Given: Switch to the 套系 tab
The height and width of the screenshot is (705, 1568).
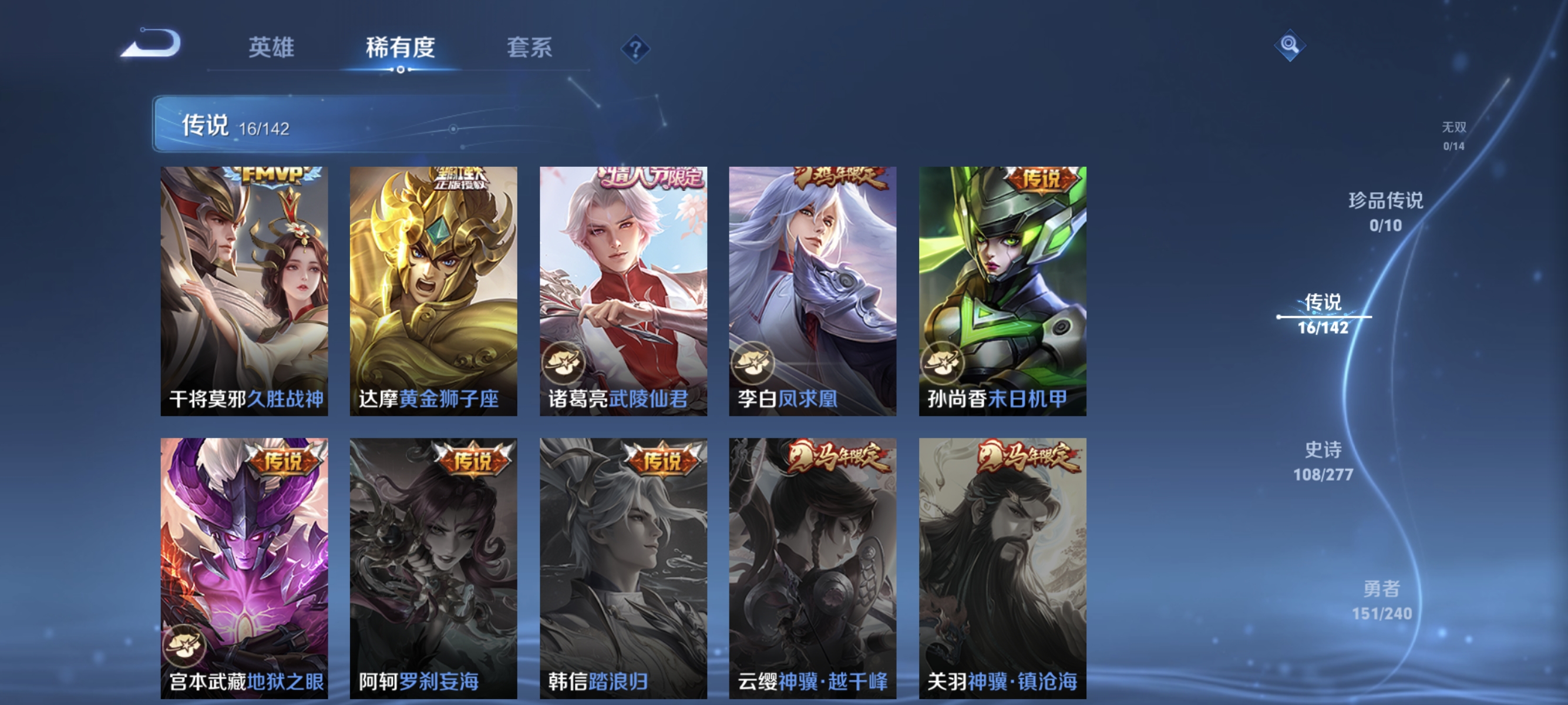Looking at the screenshot, I should [x=530, y=48].
